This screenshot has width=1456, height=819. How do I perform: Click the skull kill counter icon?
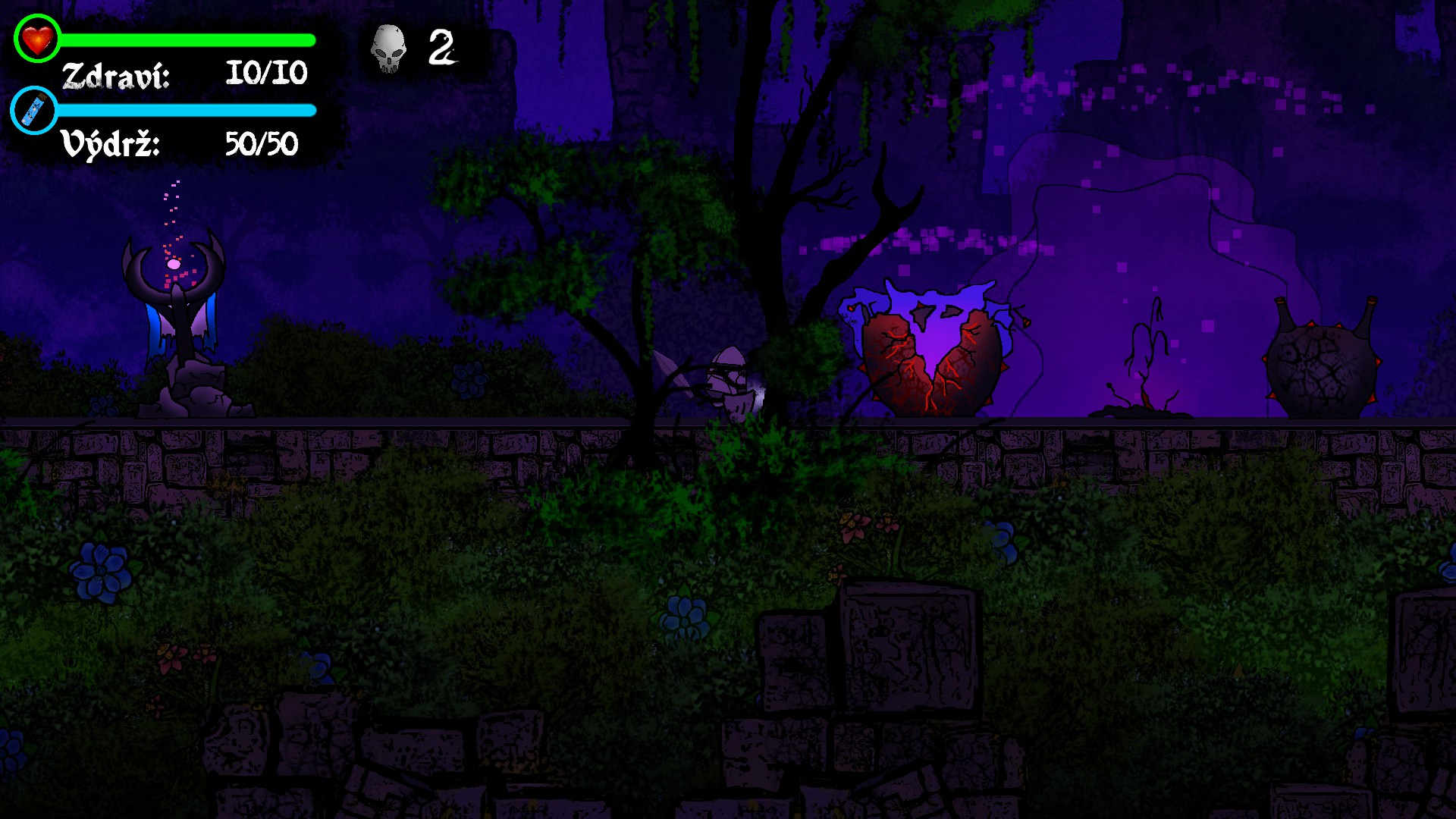pyautogui.click(x=388, y=49)
